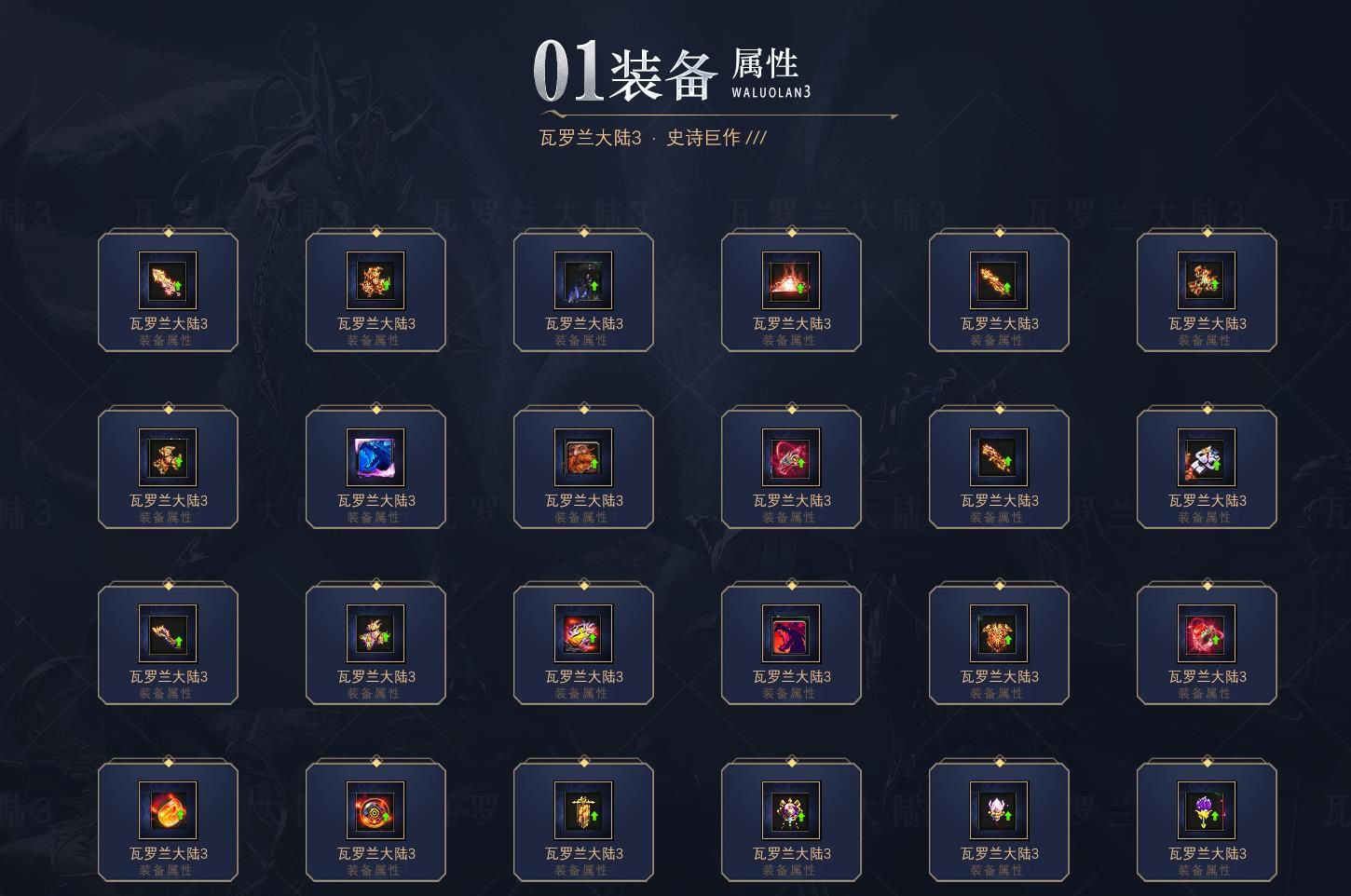Click the orange amber ring item icon
This screenshot has height=896, width=1351.
(x=168, y=808)
